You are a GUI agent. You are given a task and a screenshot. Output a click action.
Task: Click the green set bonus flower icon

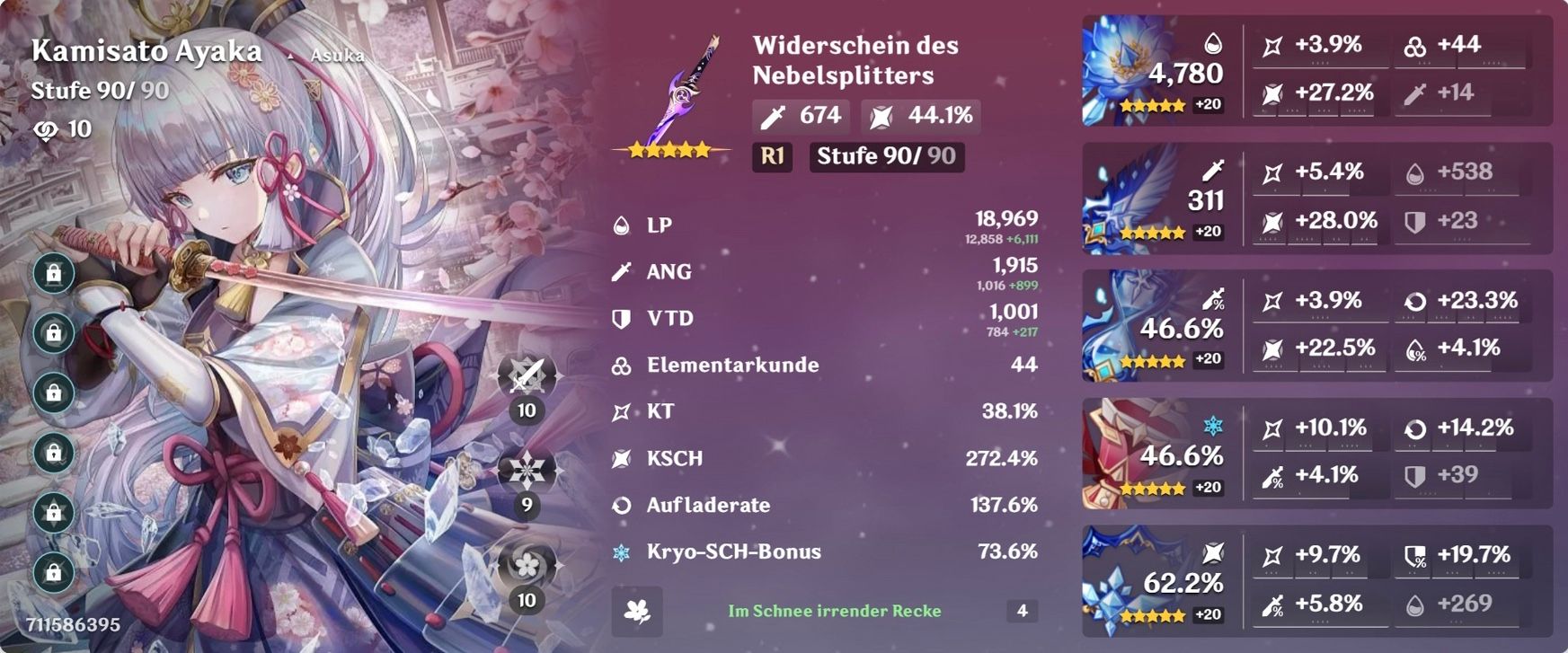click(638, 610)
